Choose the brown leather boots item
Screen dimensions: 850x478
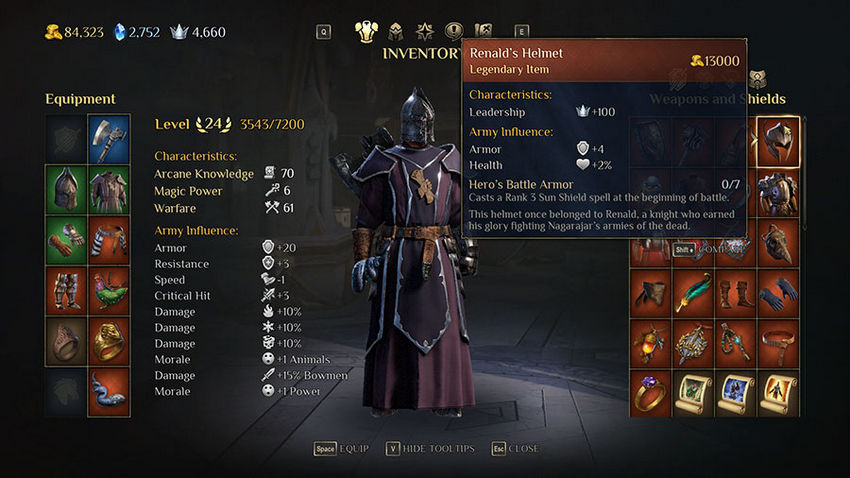click(x=736, y=291)
